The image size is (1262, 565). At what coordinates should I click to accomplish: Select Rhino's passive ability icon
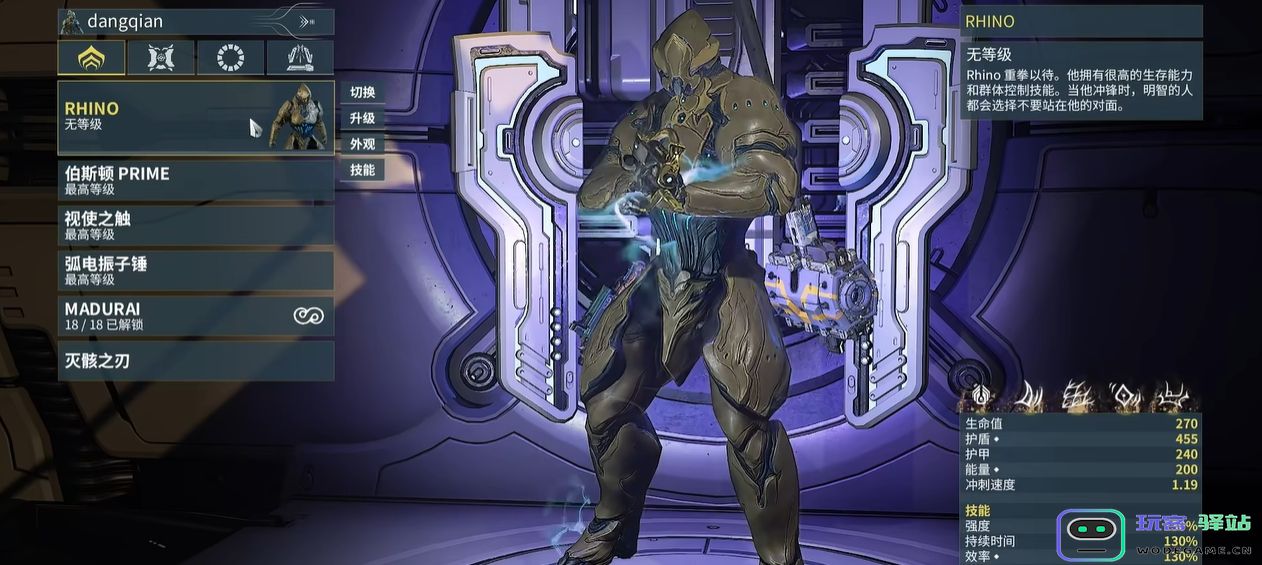click(x=980, y=397)
